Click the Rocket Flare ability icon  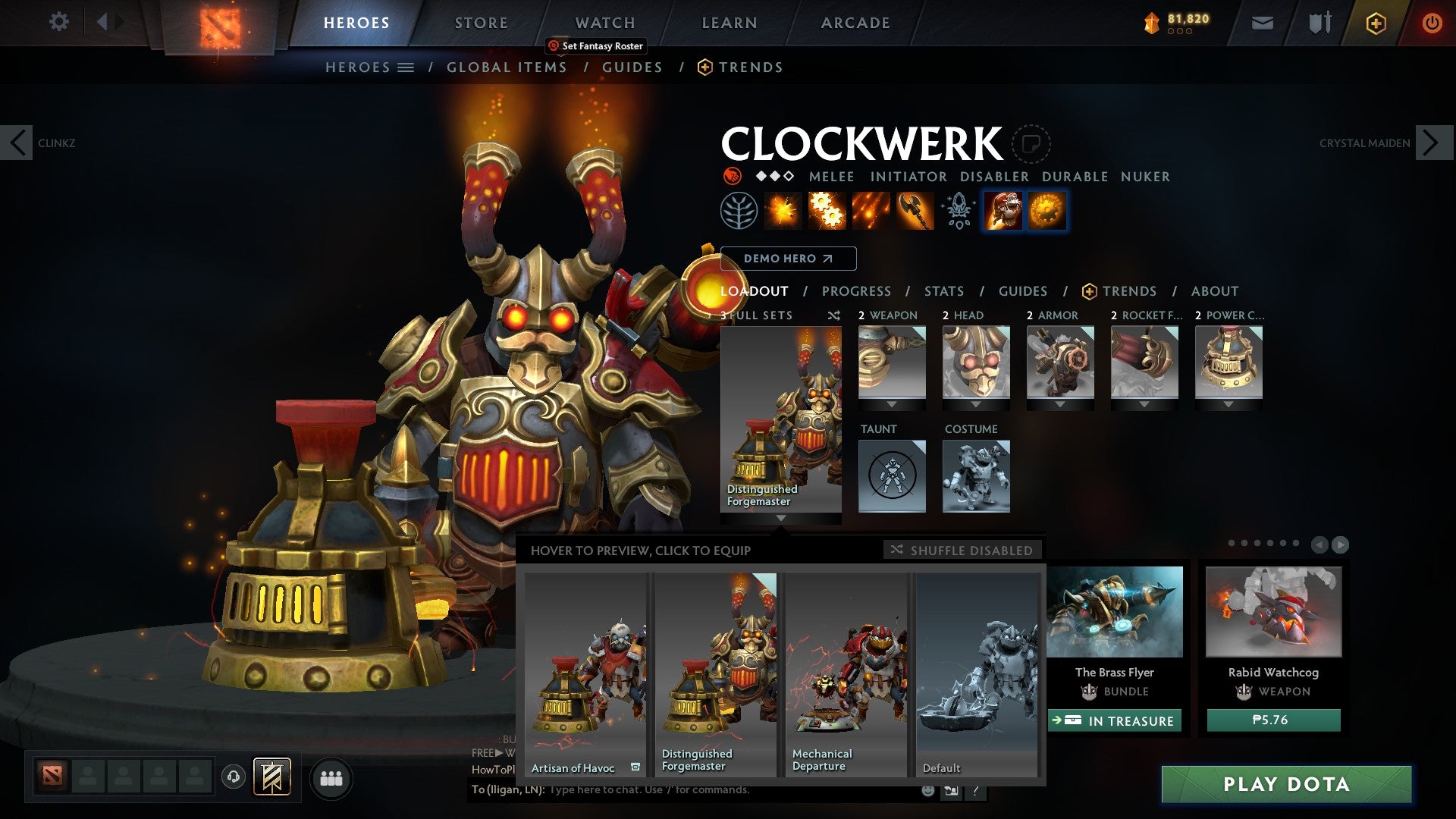click(x=871, y=212)
